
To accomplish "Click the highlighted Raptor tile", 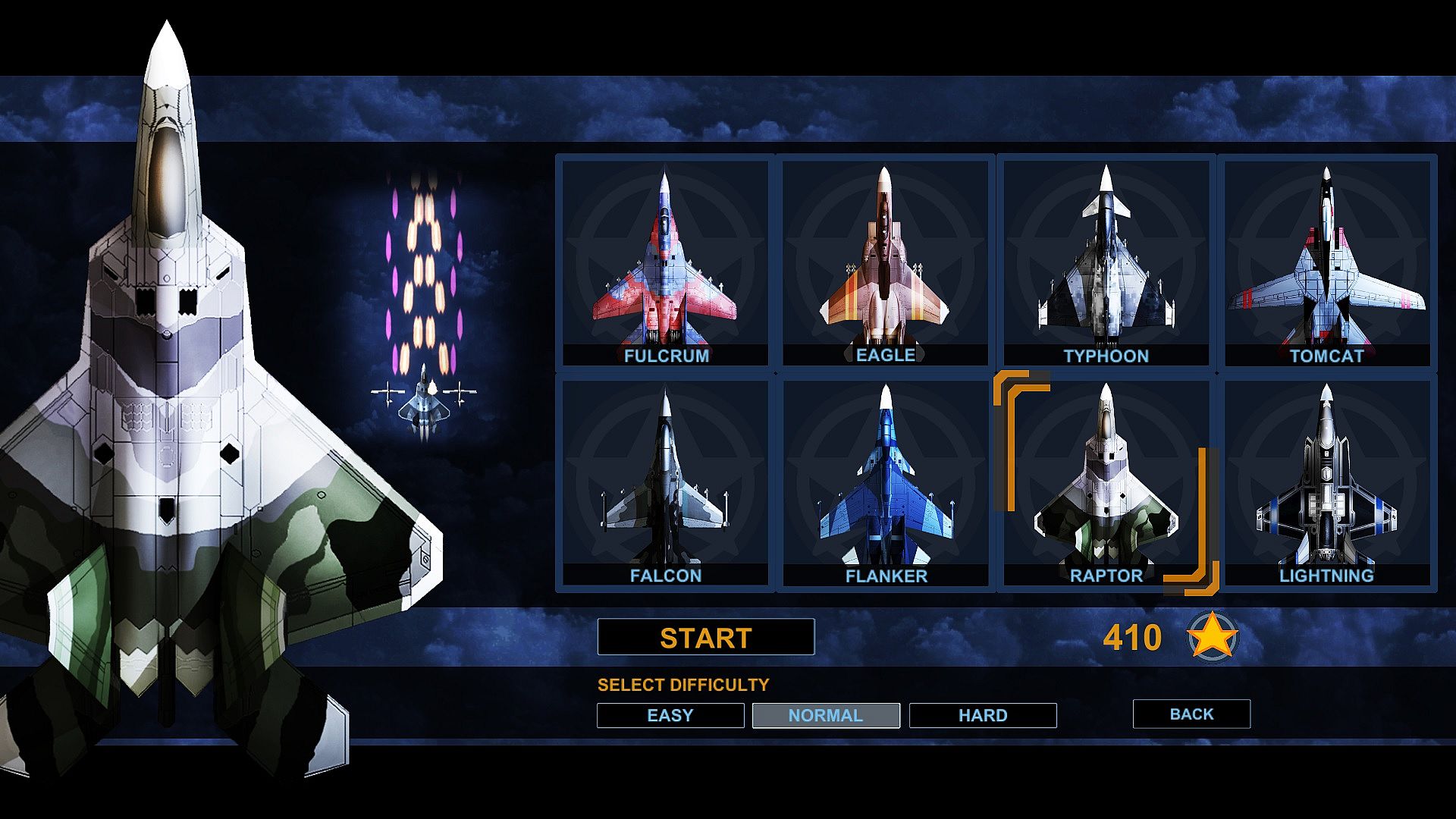I will [1106, 482].
